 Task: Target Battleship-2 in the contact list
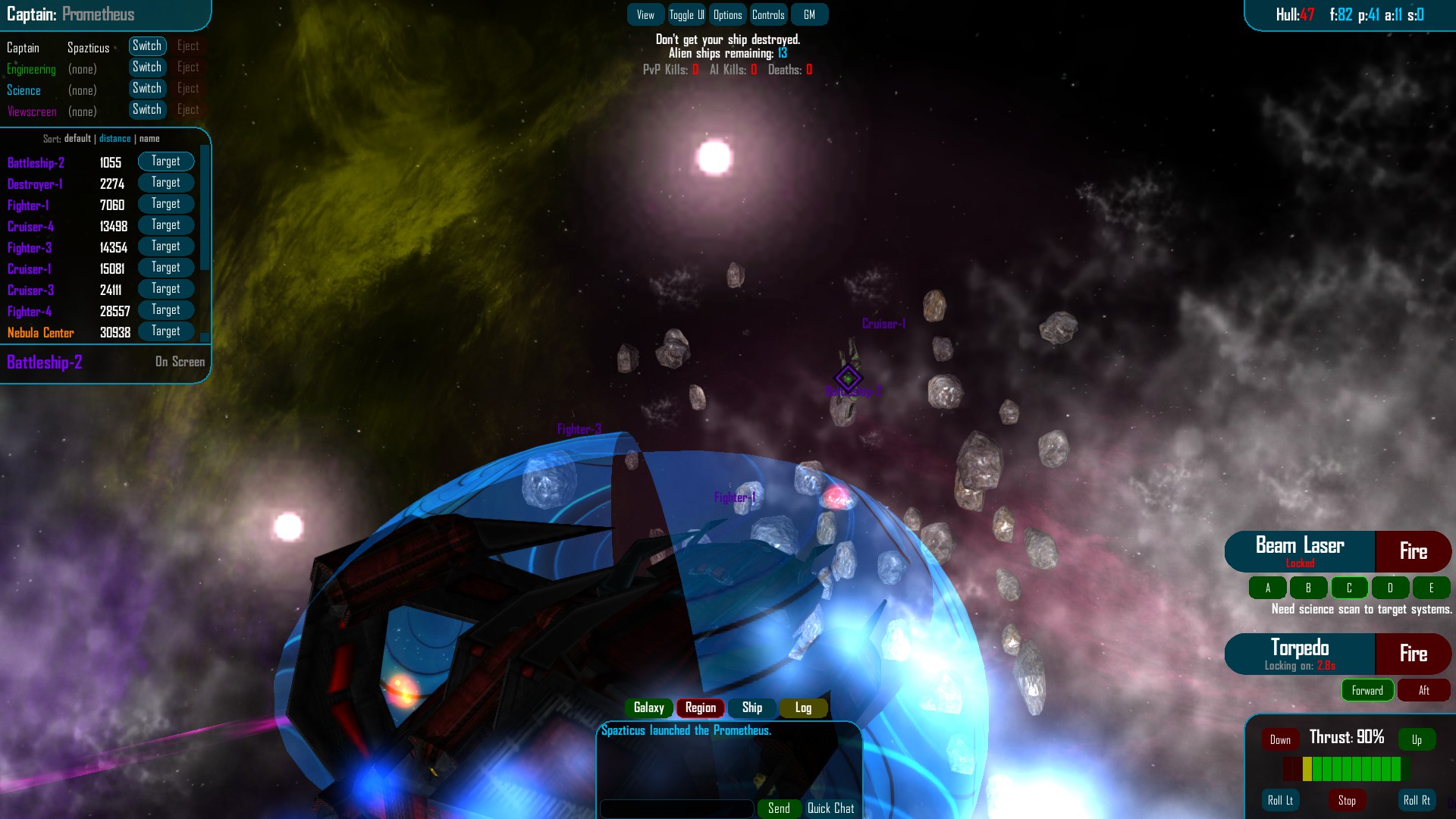pyautogui.click(x=166, y=161)
